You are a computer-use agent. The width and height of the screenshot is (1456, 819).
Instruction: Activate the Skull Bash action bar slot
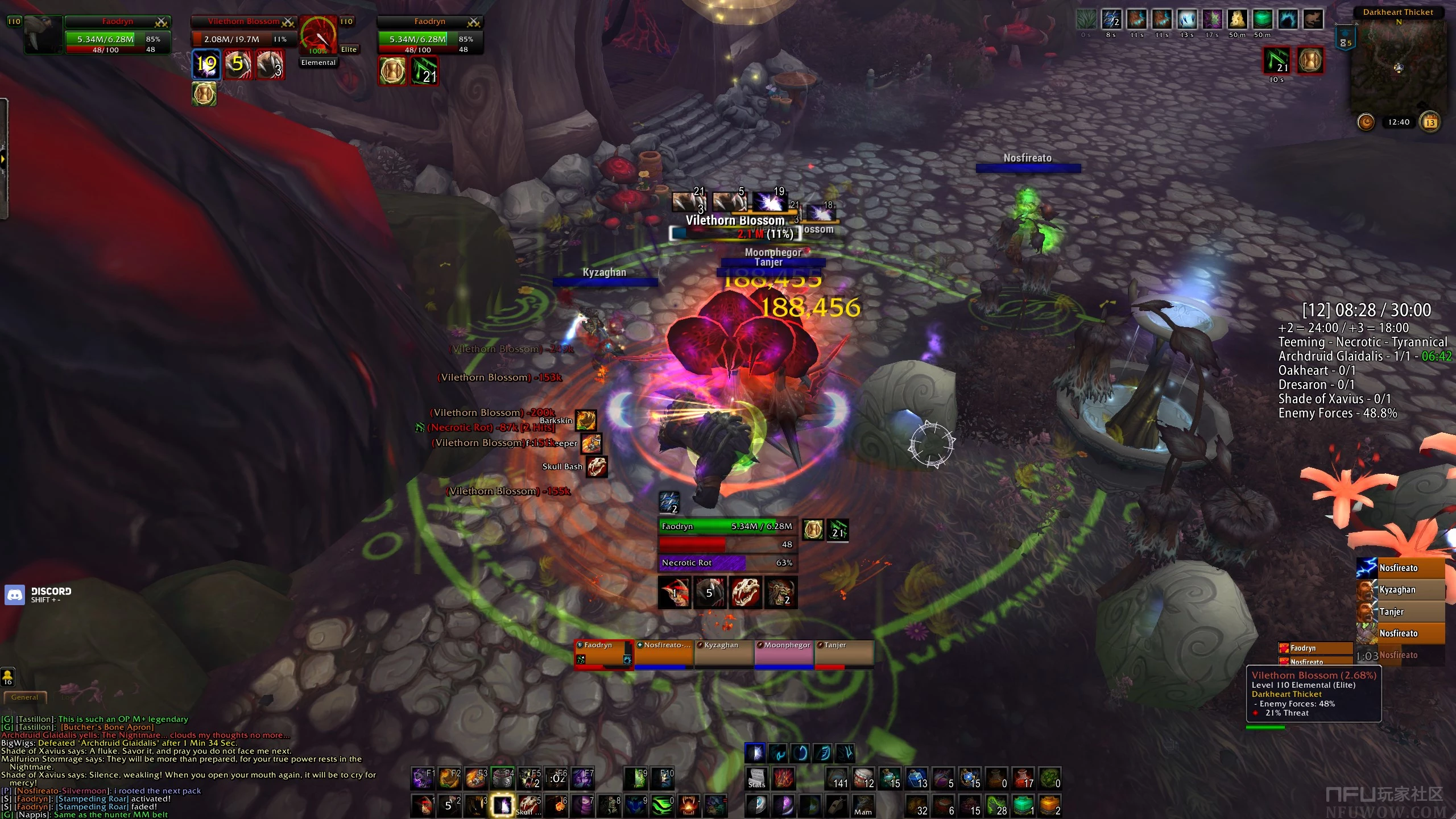pos(529,805)
